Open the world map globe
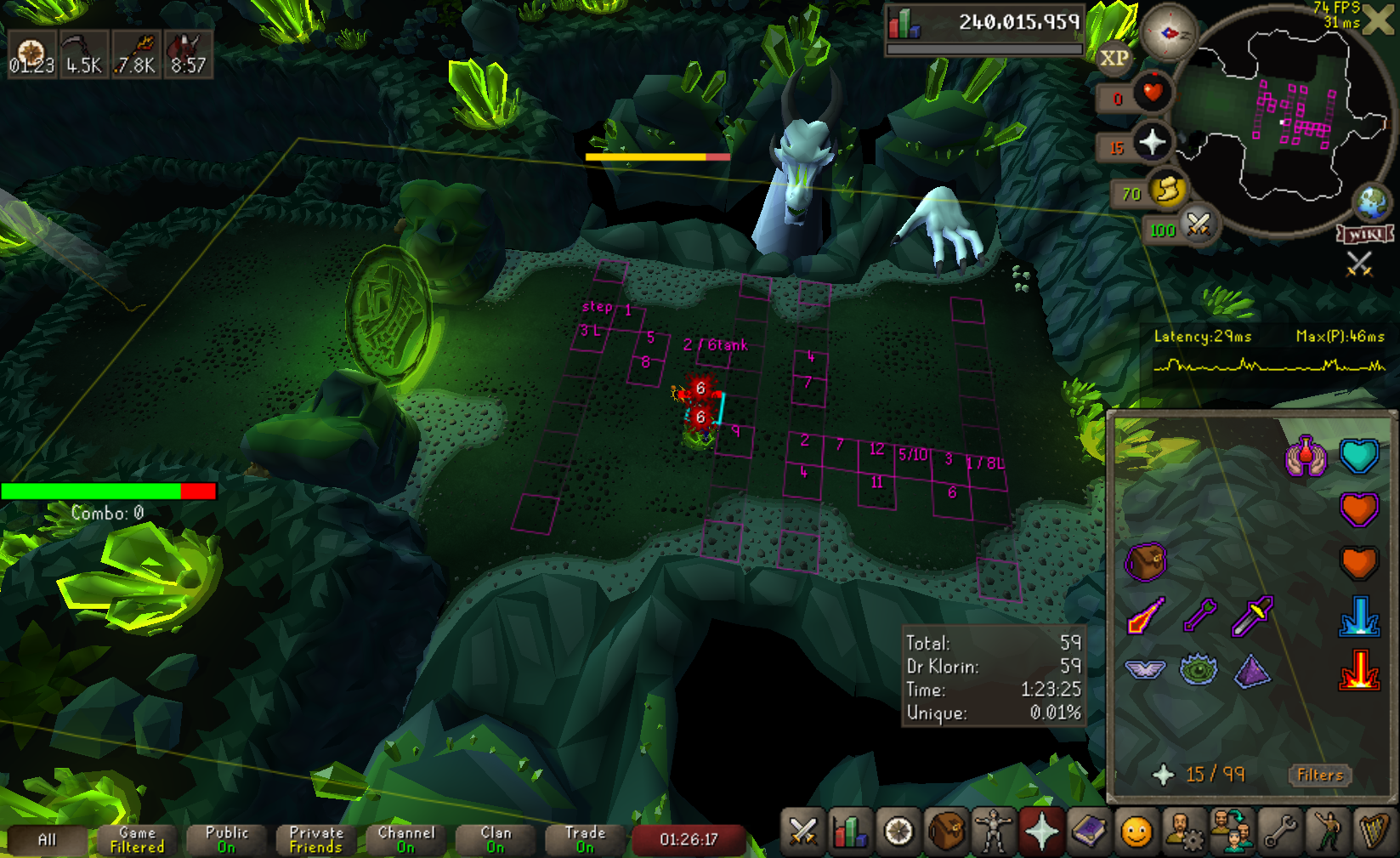 point(1371,202)
